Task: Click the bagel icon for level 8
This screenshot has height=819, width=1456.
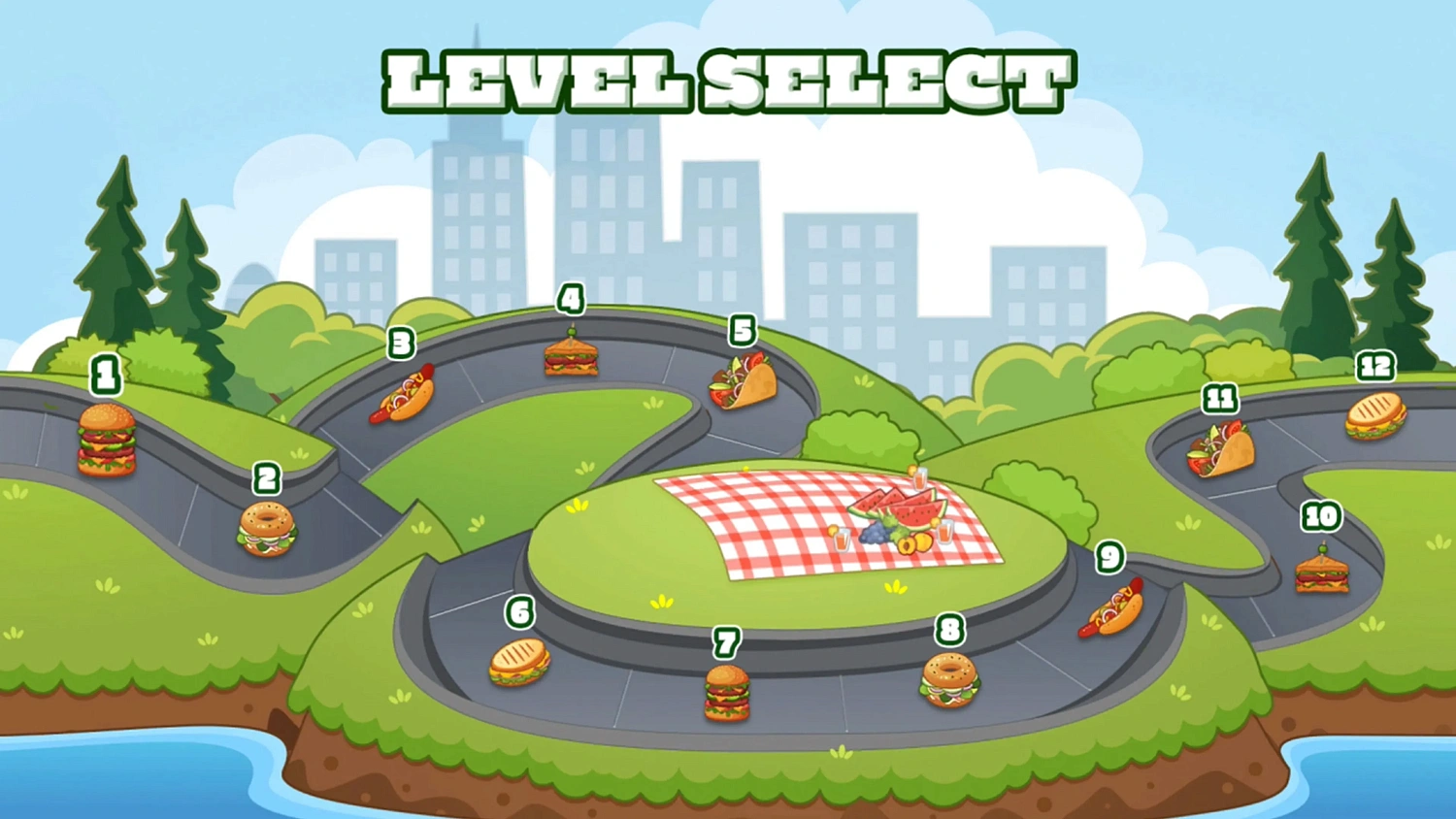Action: (x=950, y=682)
